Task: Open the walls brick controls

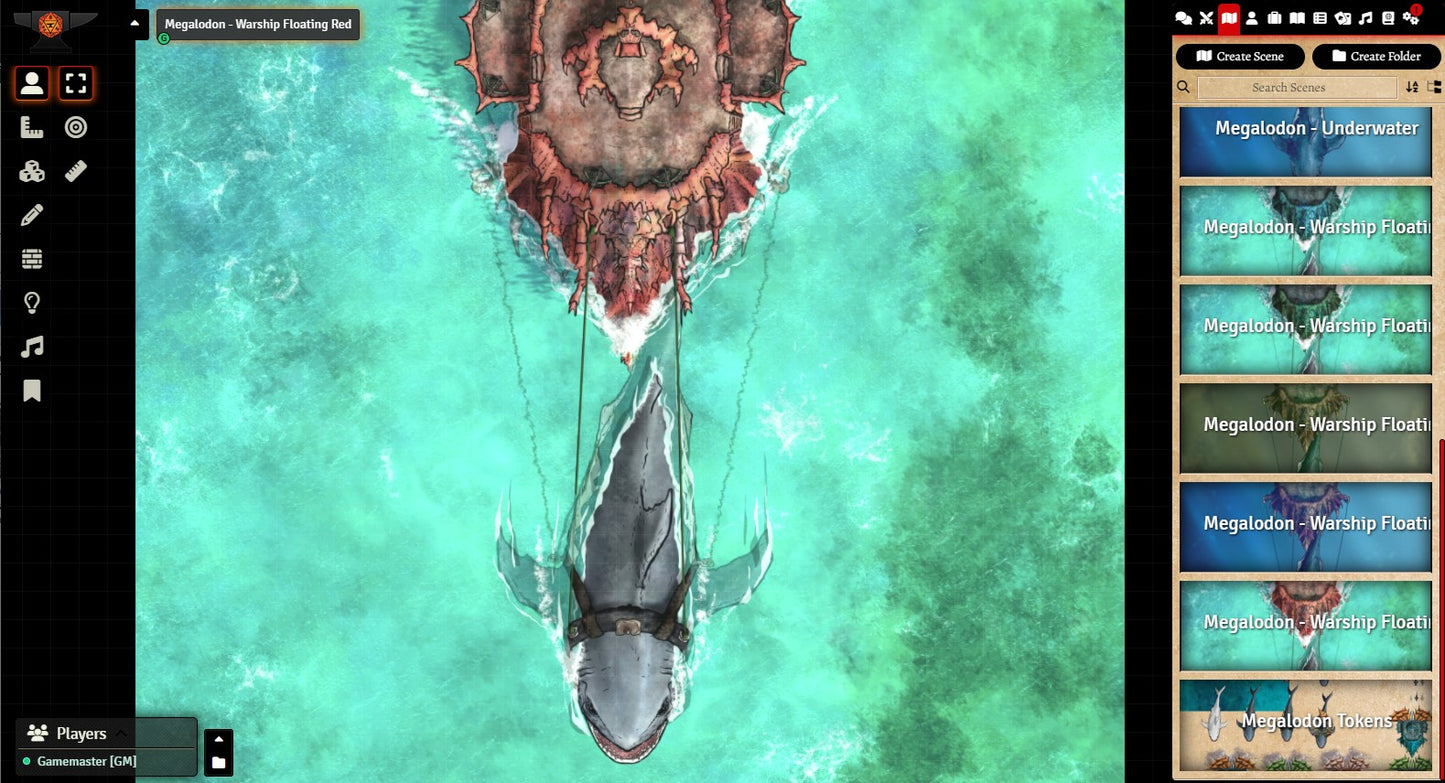Action: point(32,259)
